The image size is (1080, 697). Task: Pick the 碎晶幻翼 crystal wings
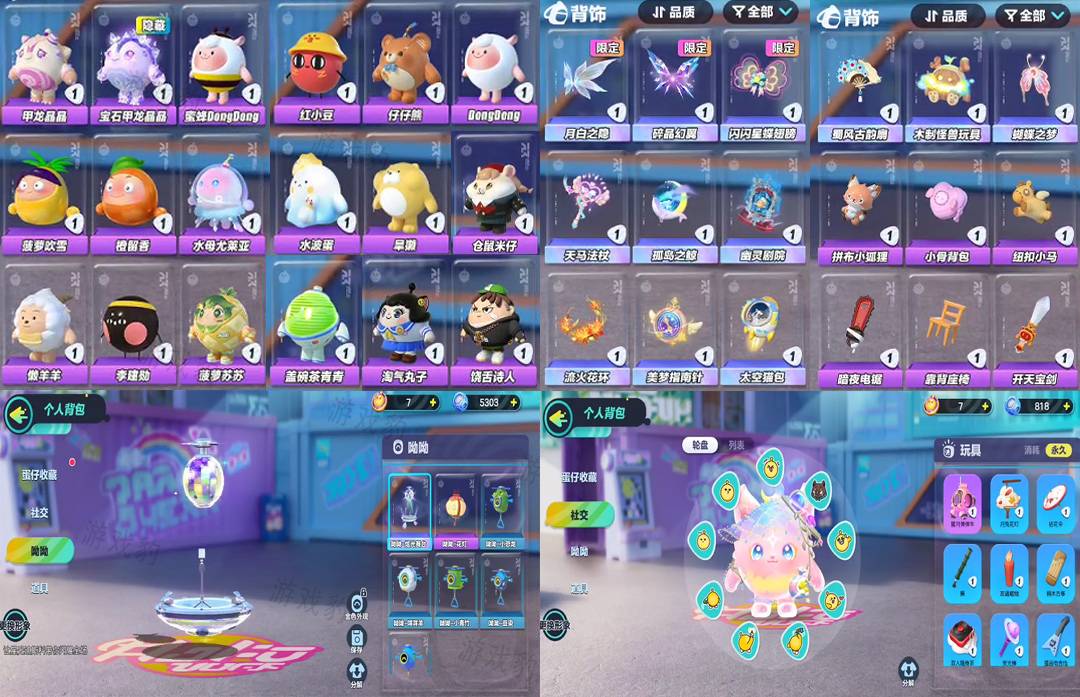(673, 85)
